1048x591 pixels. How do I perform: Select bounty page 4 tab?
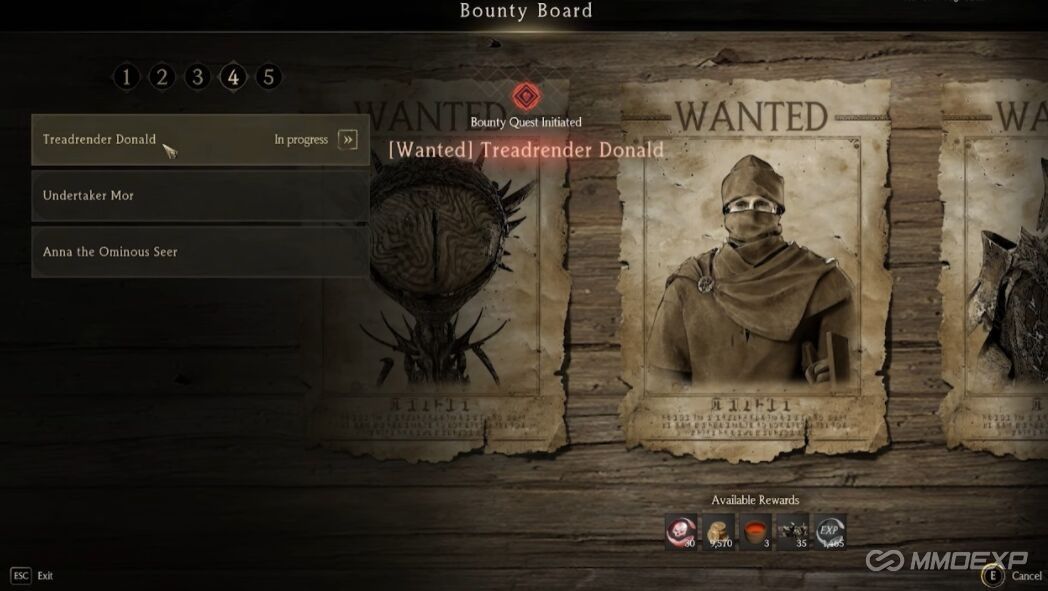click(233, 77)
